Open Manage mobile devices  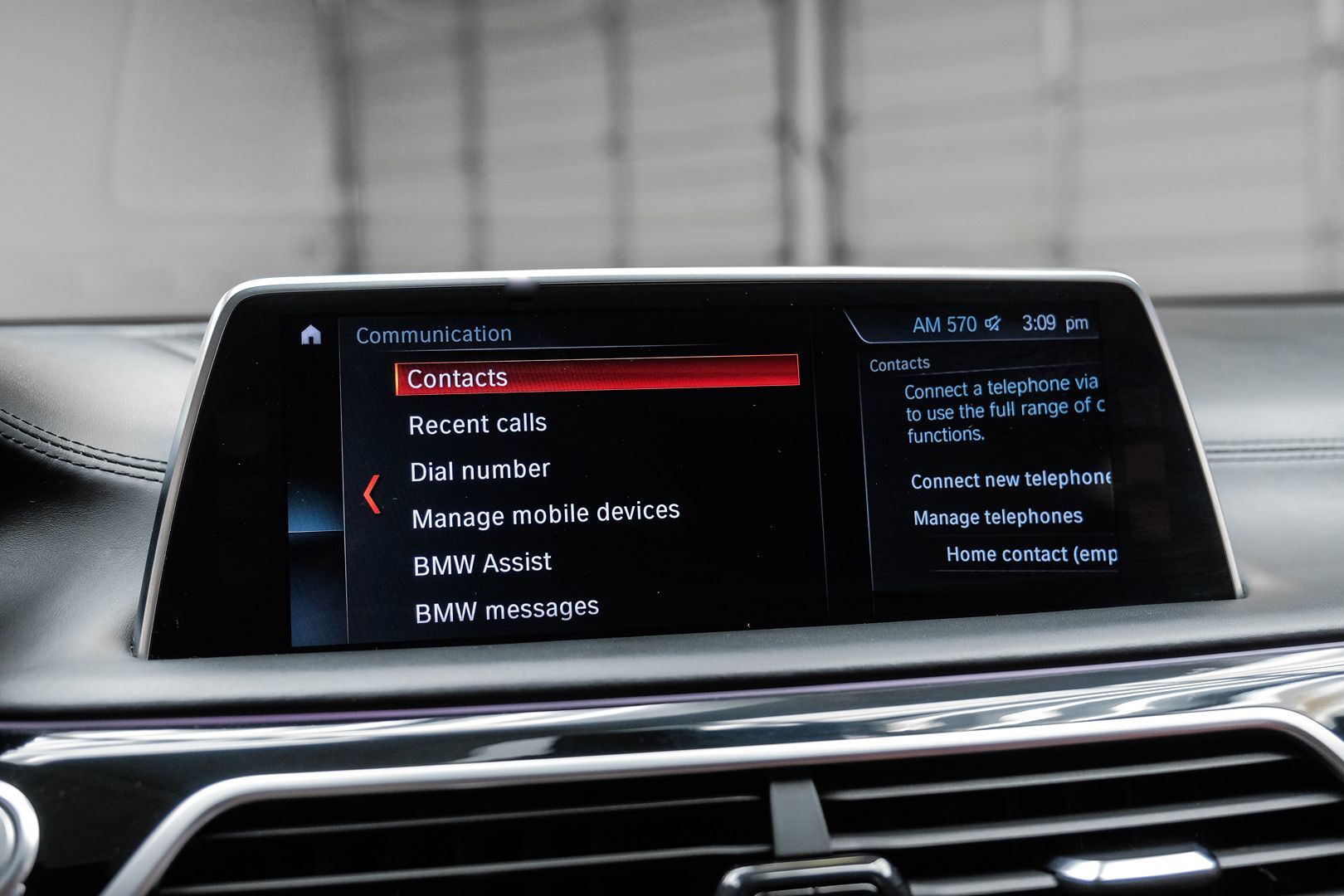click(545, 514)
